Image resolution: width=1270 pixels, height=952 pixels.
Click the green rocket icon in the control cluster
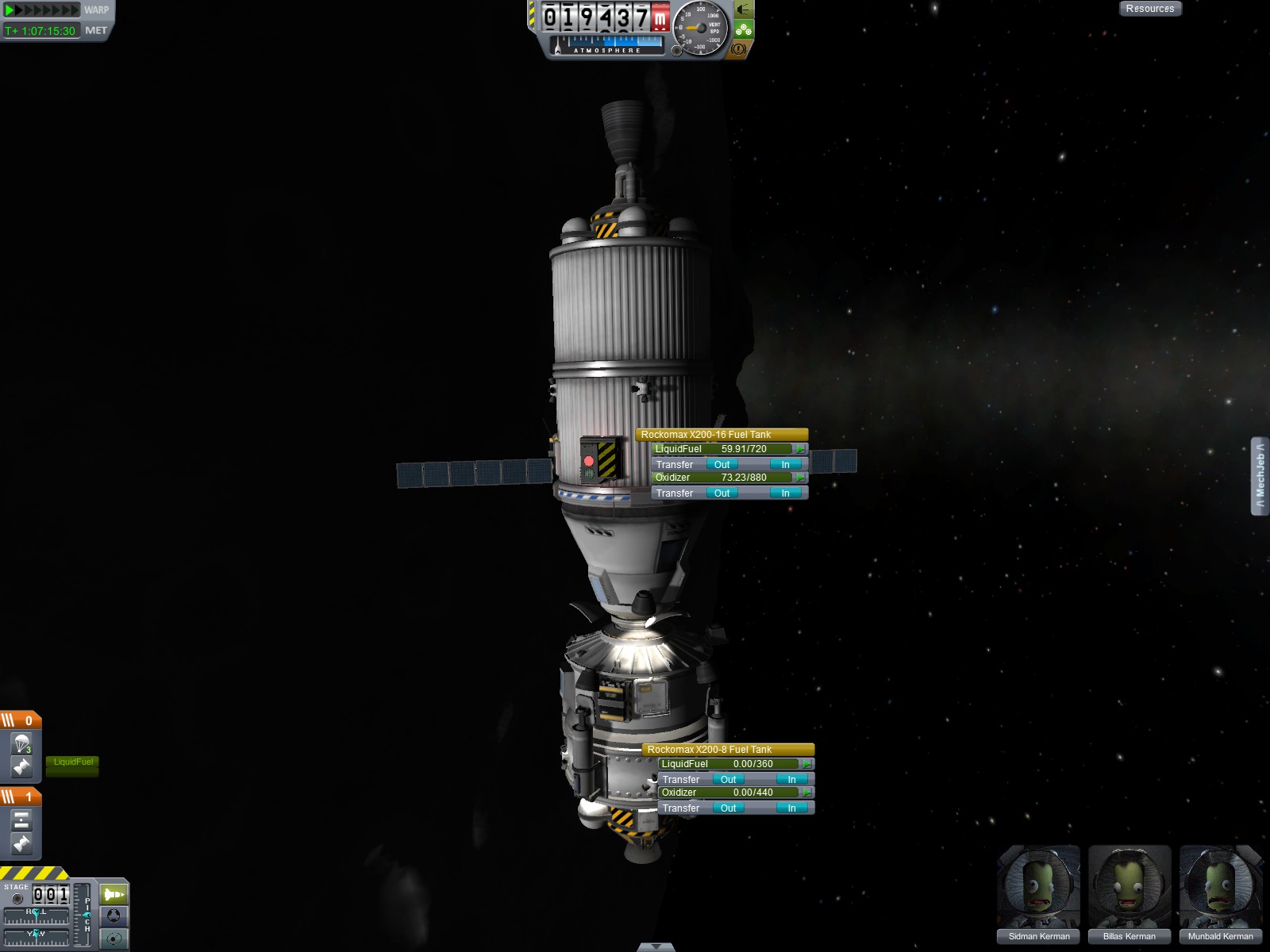coord(114,894)
